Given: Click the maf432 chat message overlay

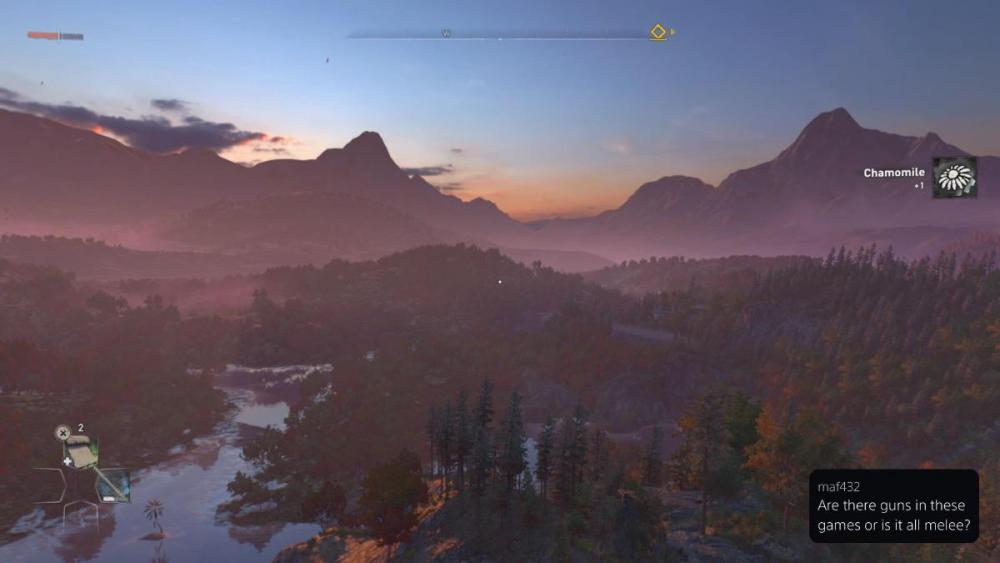Looking at the screenshot, I should click(893, 506).
